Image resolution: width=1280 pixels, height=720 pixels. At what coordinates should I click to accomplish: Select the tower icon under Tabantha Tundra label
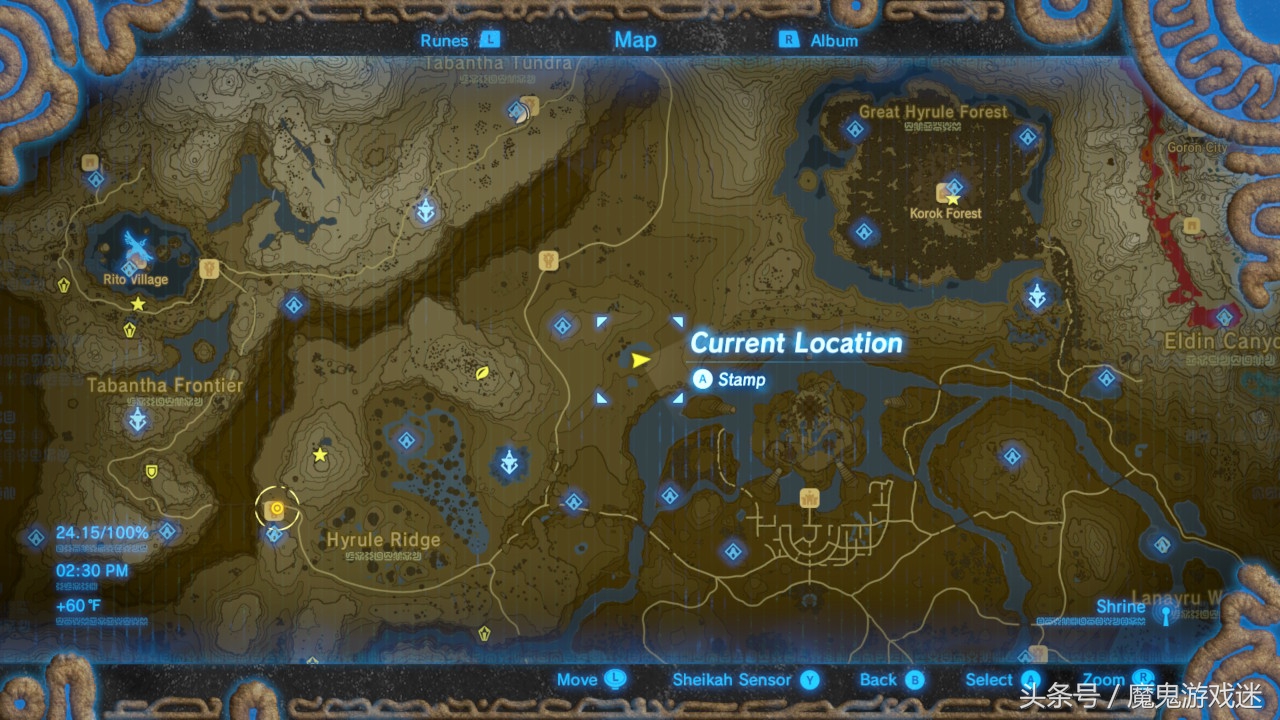pyautogui.click(x=427, y=210)
